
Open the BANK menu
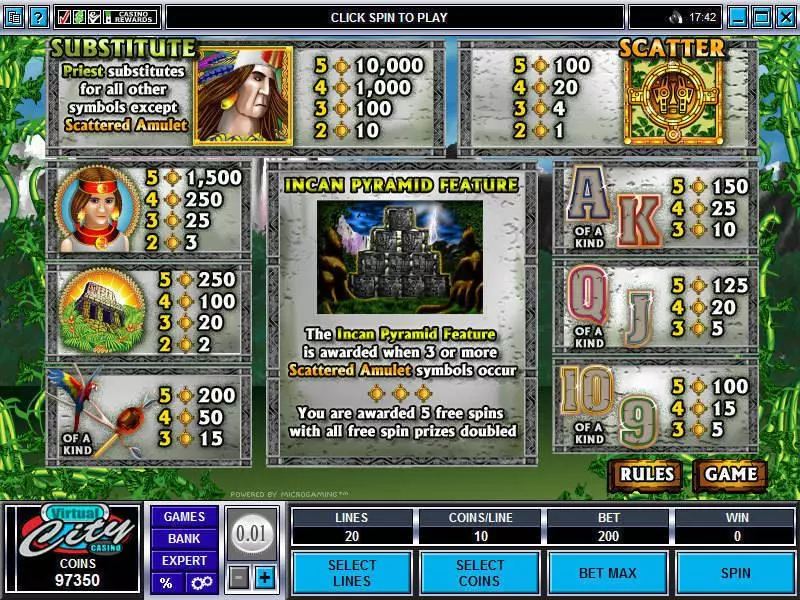coord(184,539)
